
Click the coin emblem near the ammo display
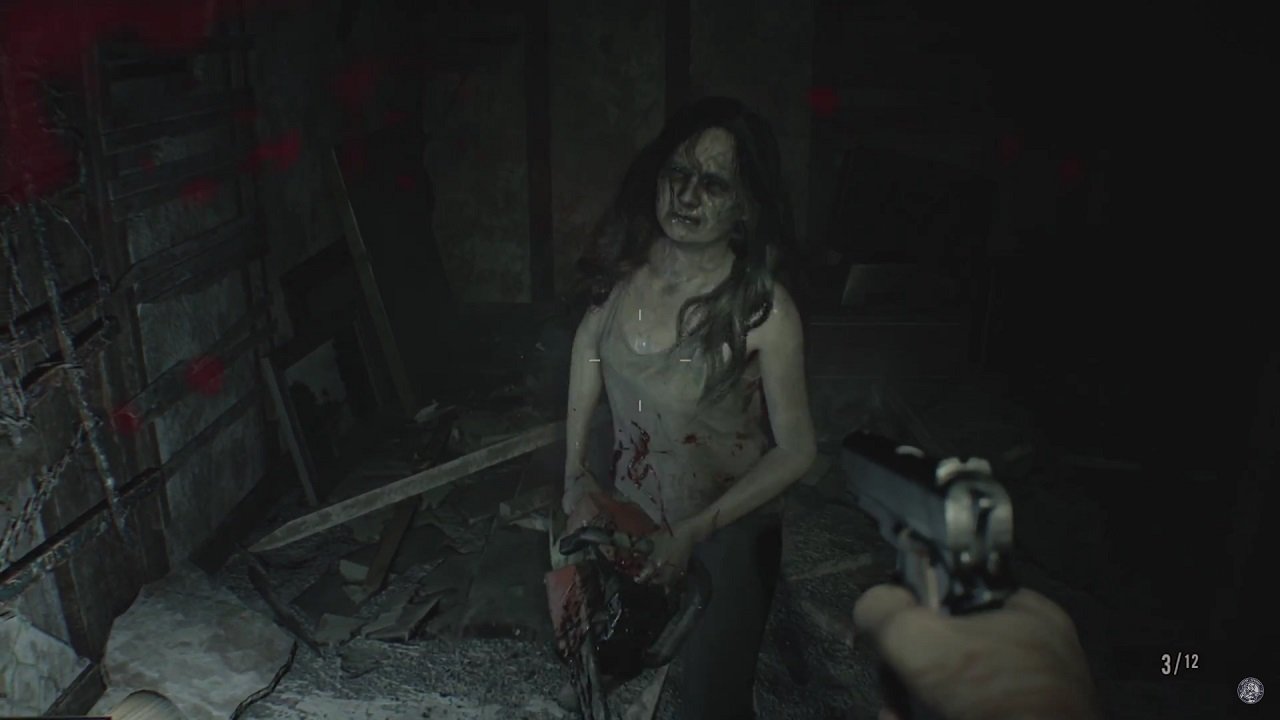(1250, 690)
